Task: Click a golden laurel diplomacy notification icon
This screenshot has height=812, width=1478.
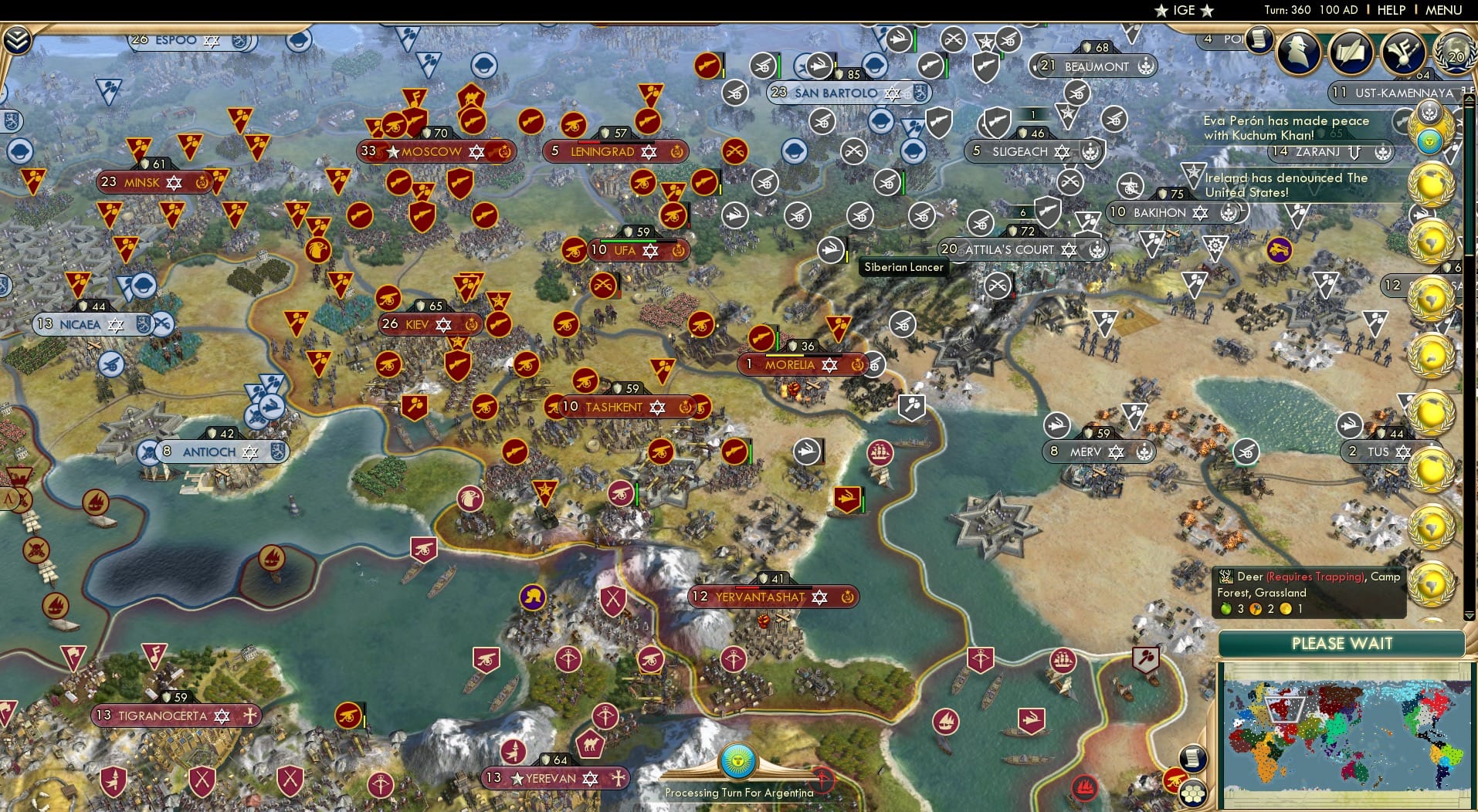Action: (x=1432, y=357)
